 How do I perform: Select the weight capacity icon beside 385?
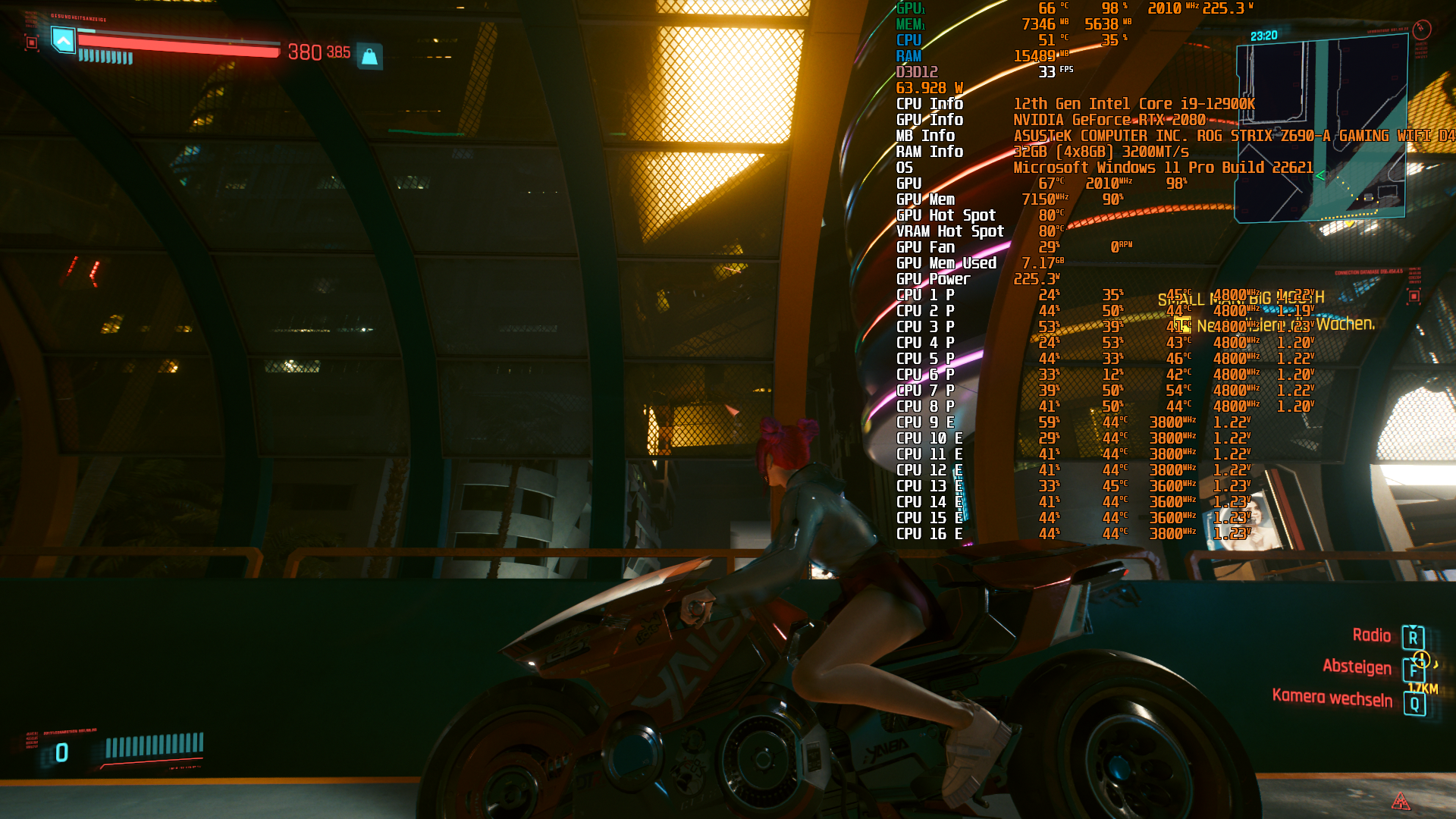tap(370, 53)
